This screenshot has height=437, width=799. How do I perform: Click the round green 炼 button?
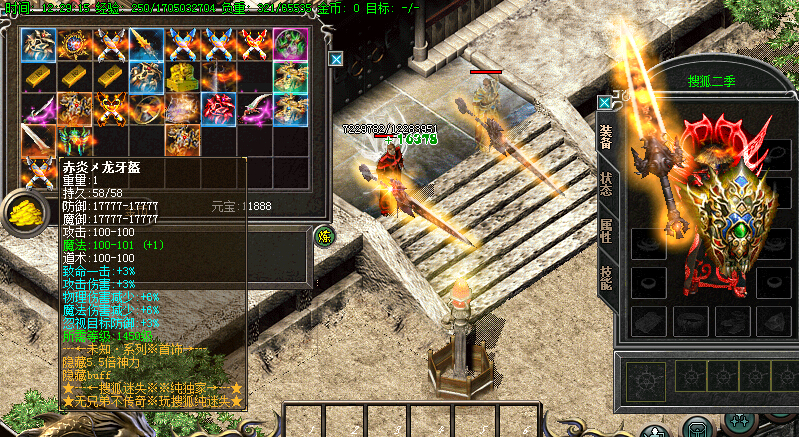point(324,236)
